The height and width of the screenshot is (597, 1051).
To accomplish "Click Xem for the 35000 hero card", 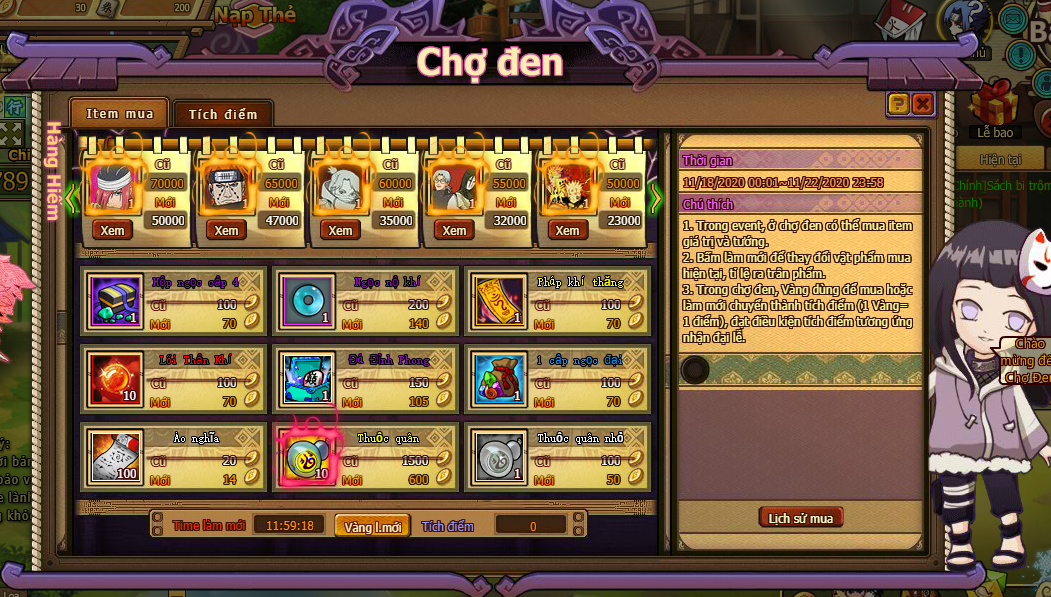I will 341,230.
